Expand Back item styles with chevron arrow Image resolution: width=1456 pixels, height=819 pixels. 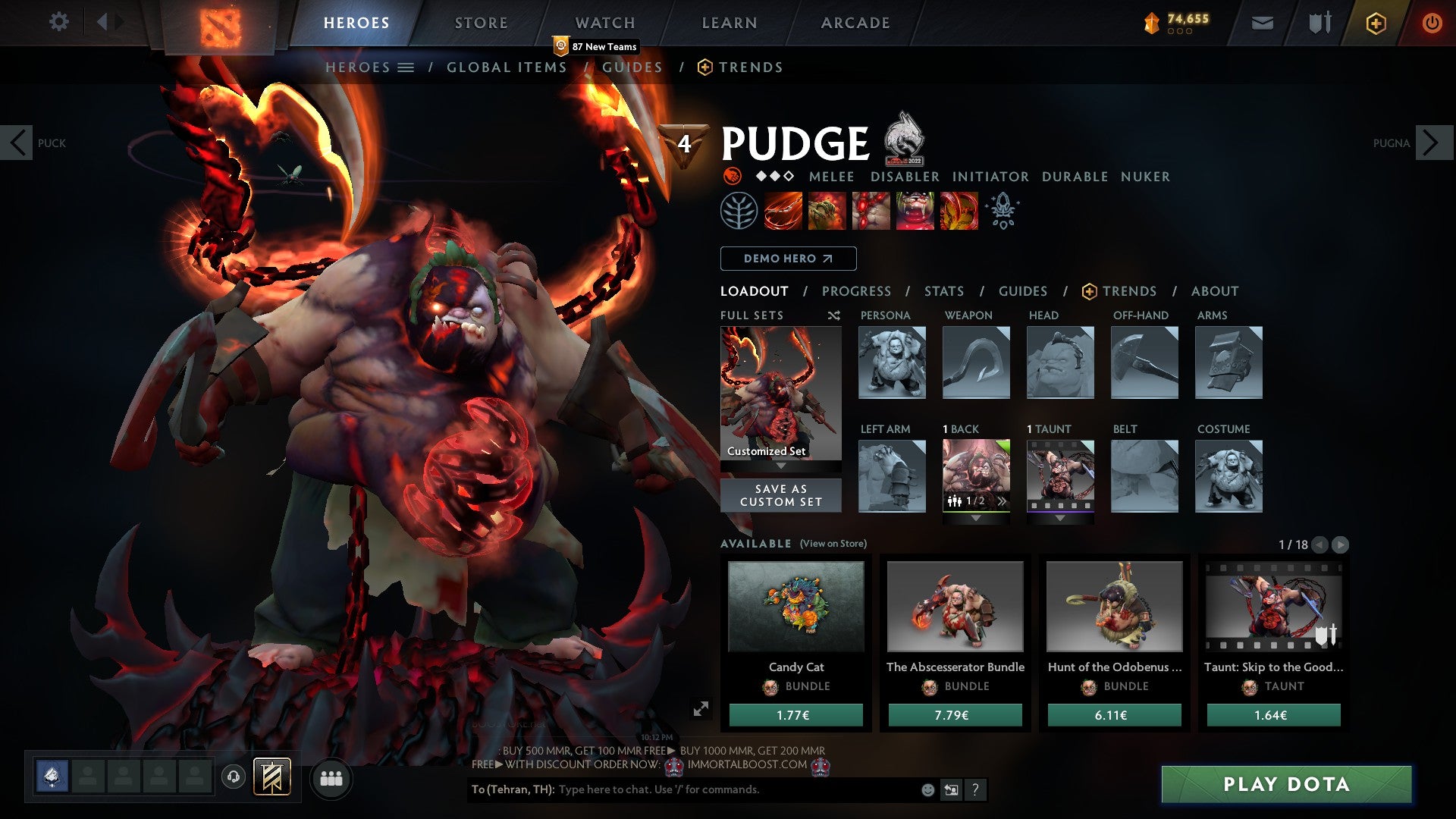(x=1003, y=500)
